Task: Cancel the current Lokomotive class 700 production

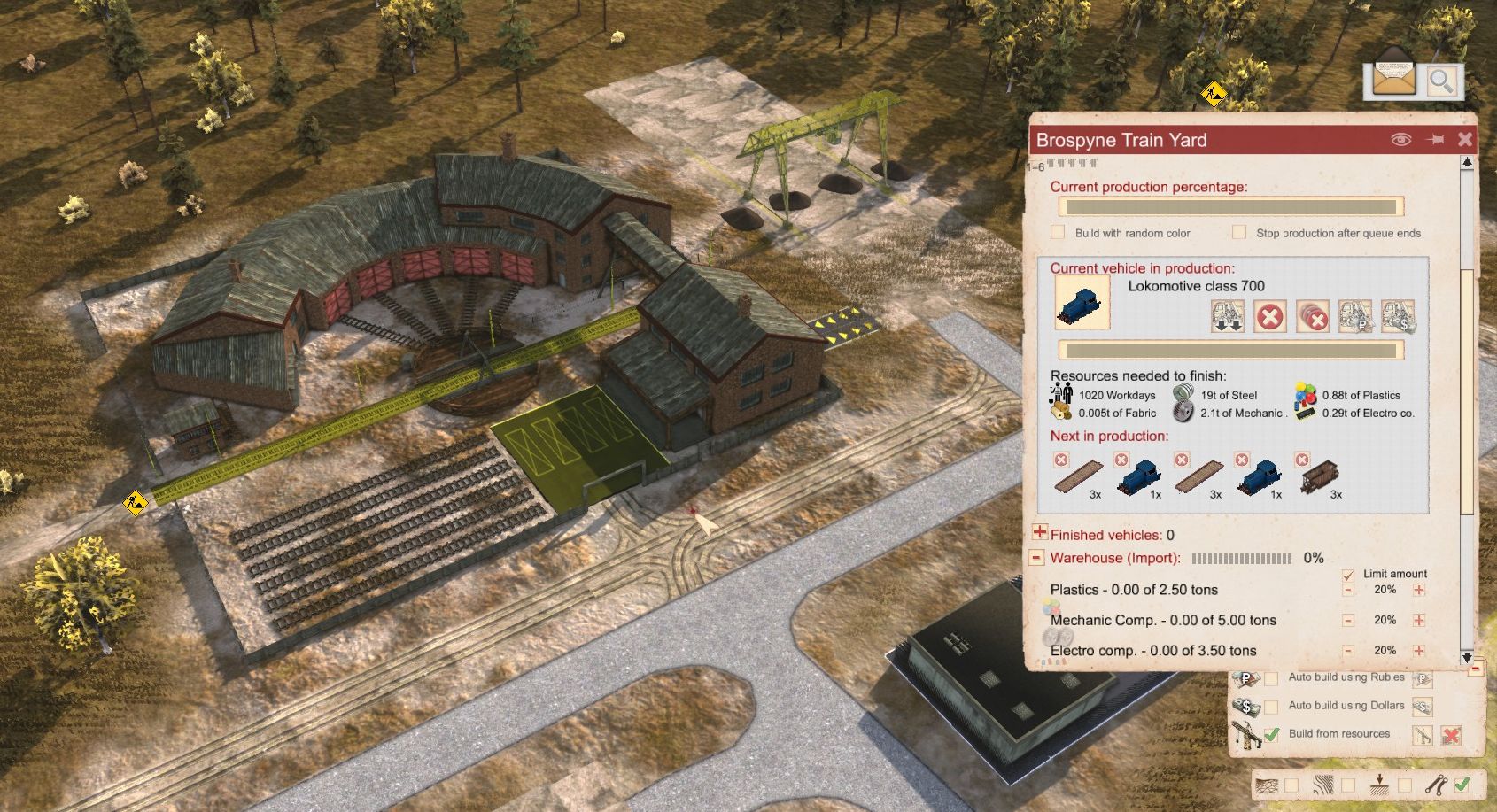Action: [1269, 317]
